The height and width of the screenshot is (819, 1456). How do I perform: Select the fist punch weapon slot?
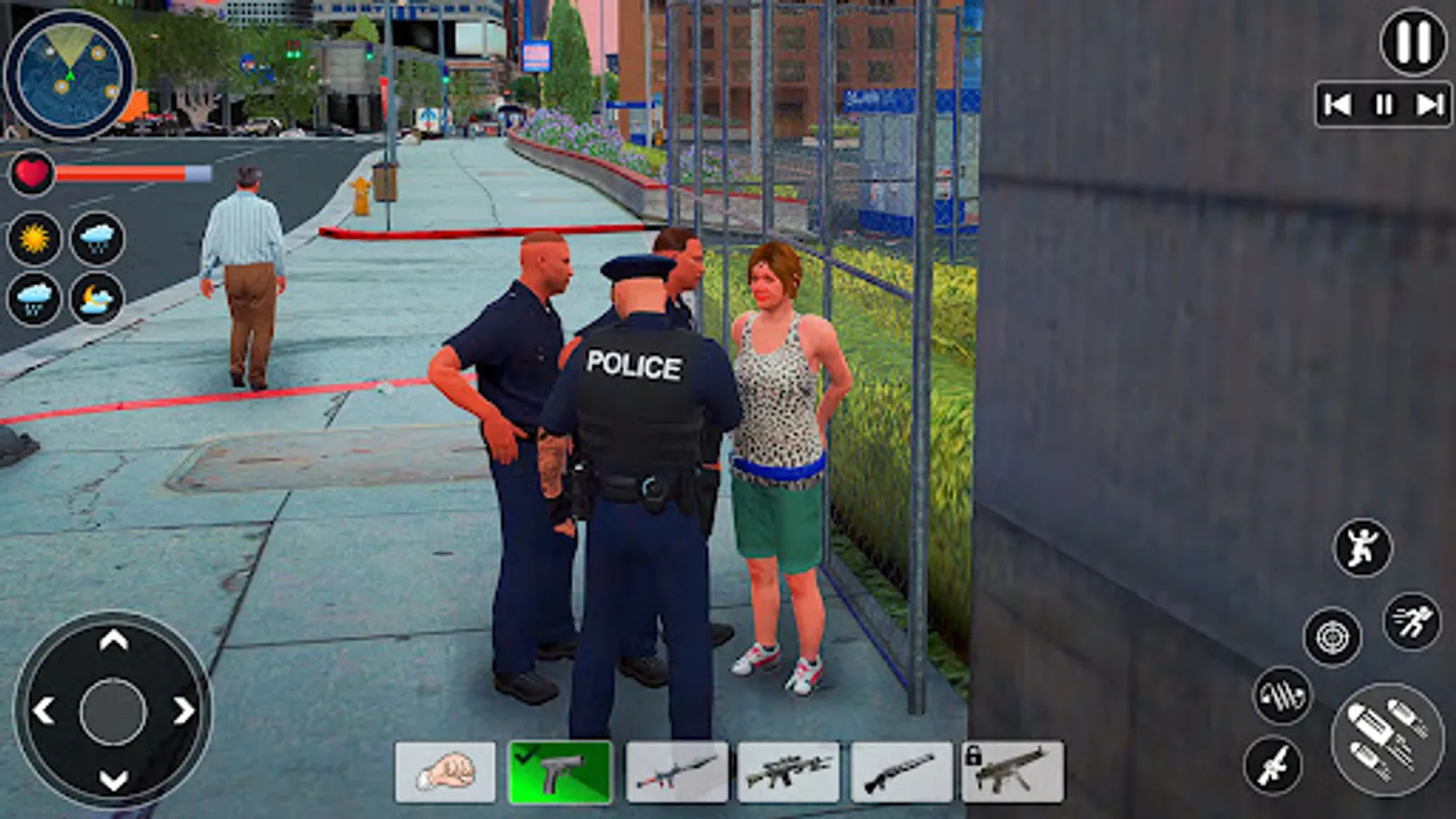pyautogui.click(x=445, y=770)
